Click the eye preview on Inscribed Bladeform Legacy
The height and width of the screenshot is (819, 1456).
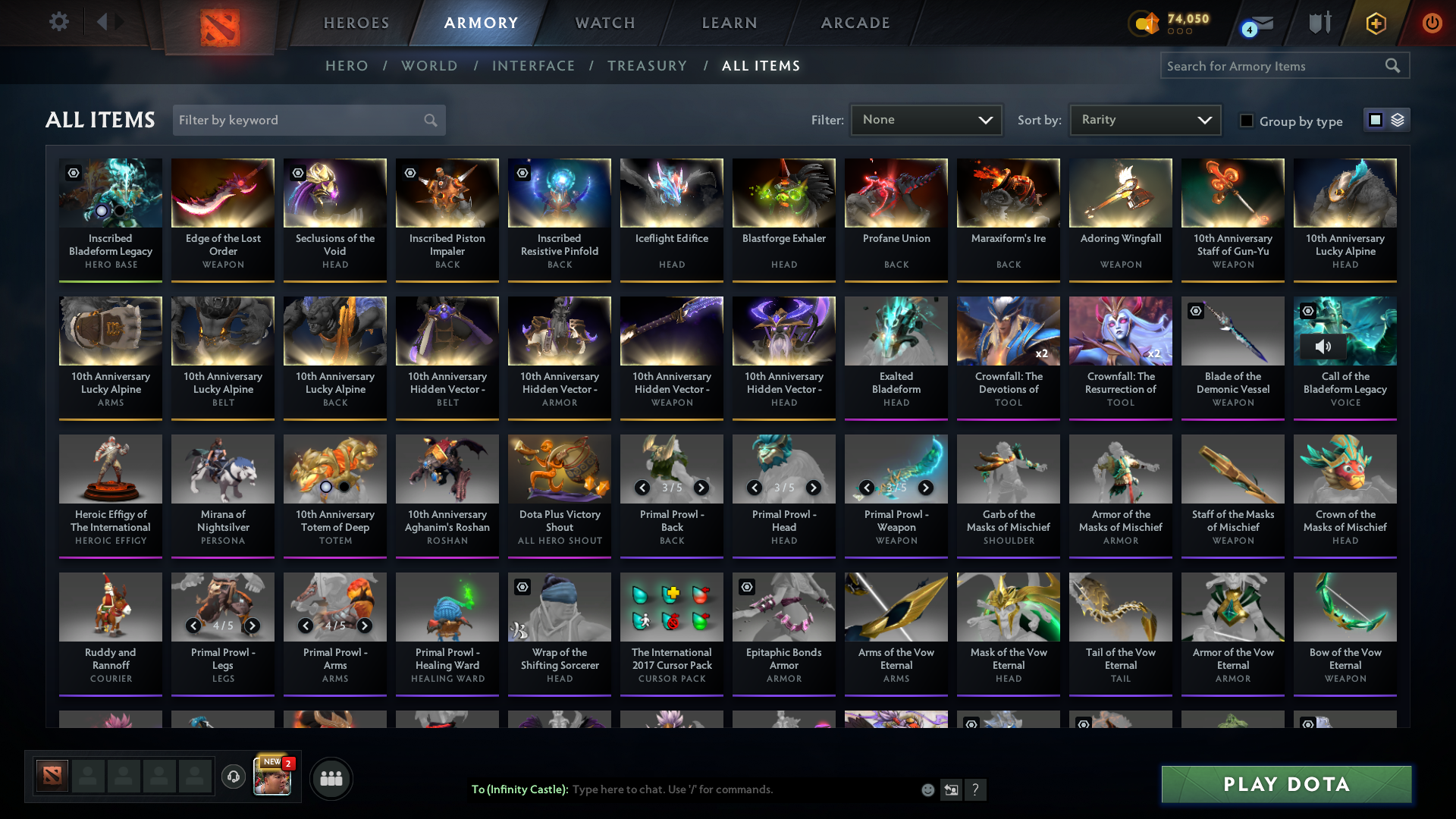pyautogui.click(x=72, y=173)
